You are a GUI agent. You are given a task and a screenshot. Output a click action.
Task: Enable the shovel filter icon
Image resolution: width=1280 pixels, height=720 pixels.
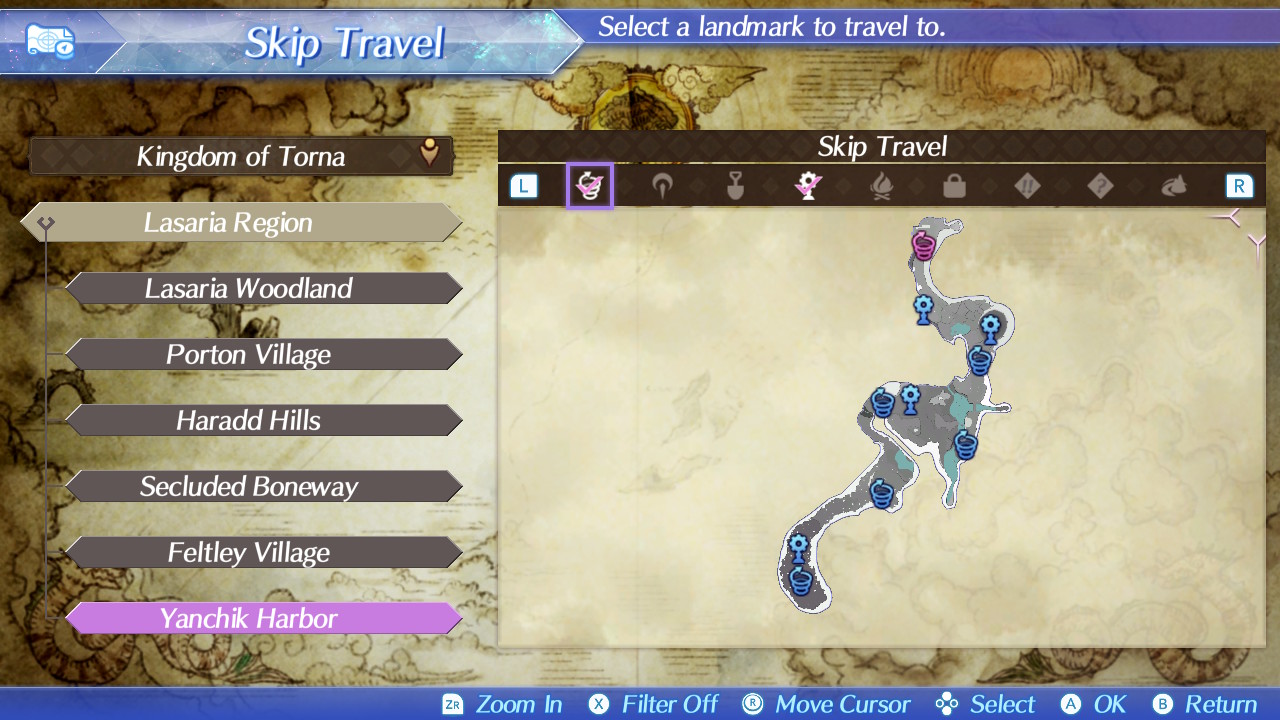pos(735,186)
